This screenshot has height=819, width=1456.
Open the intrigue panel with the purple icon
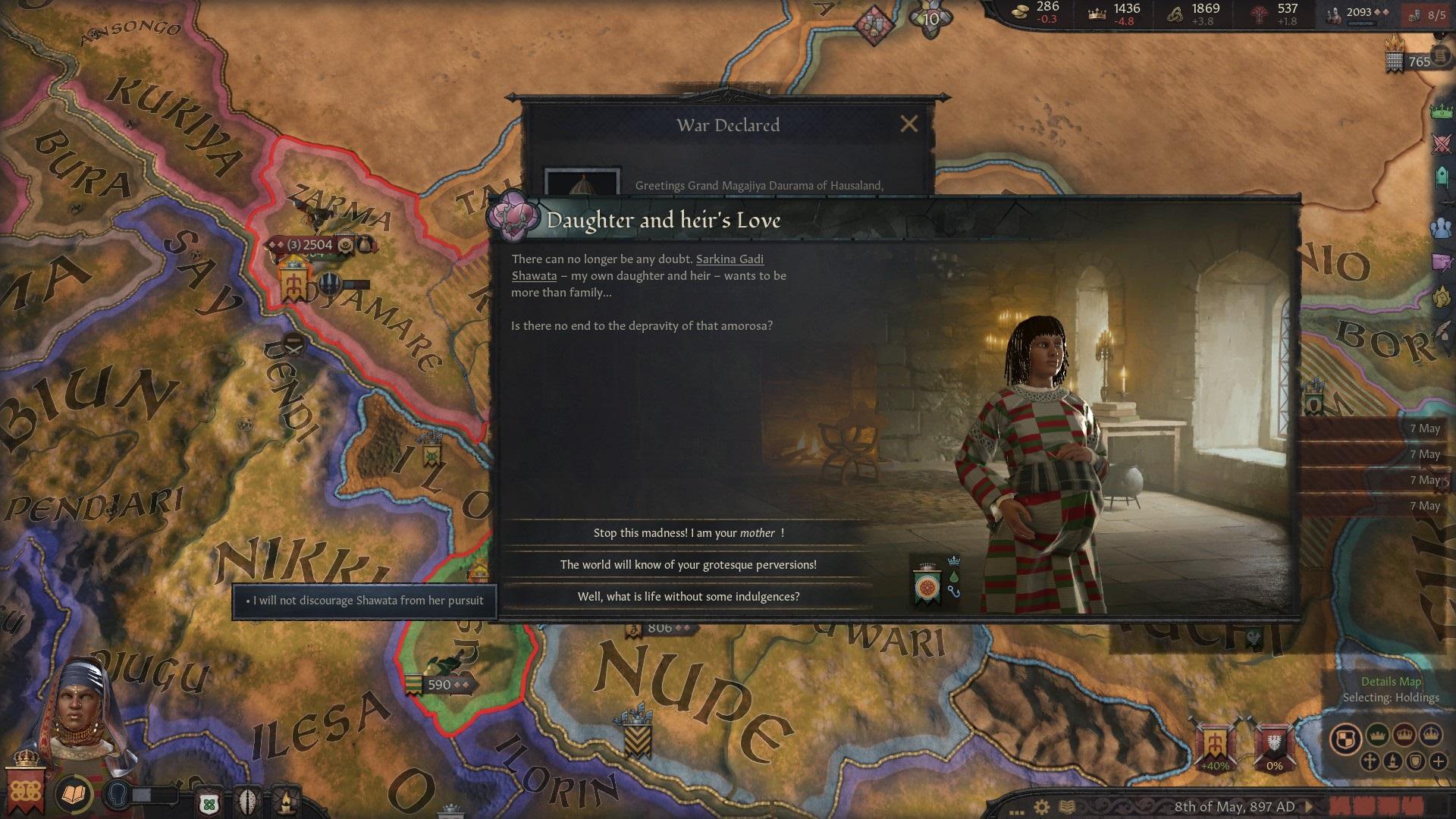pyautogui.click(x=1442, y=262)
